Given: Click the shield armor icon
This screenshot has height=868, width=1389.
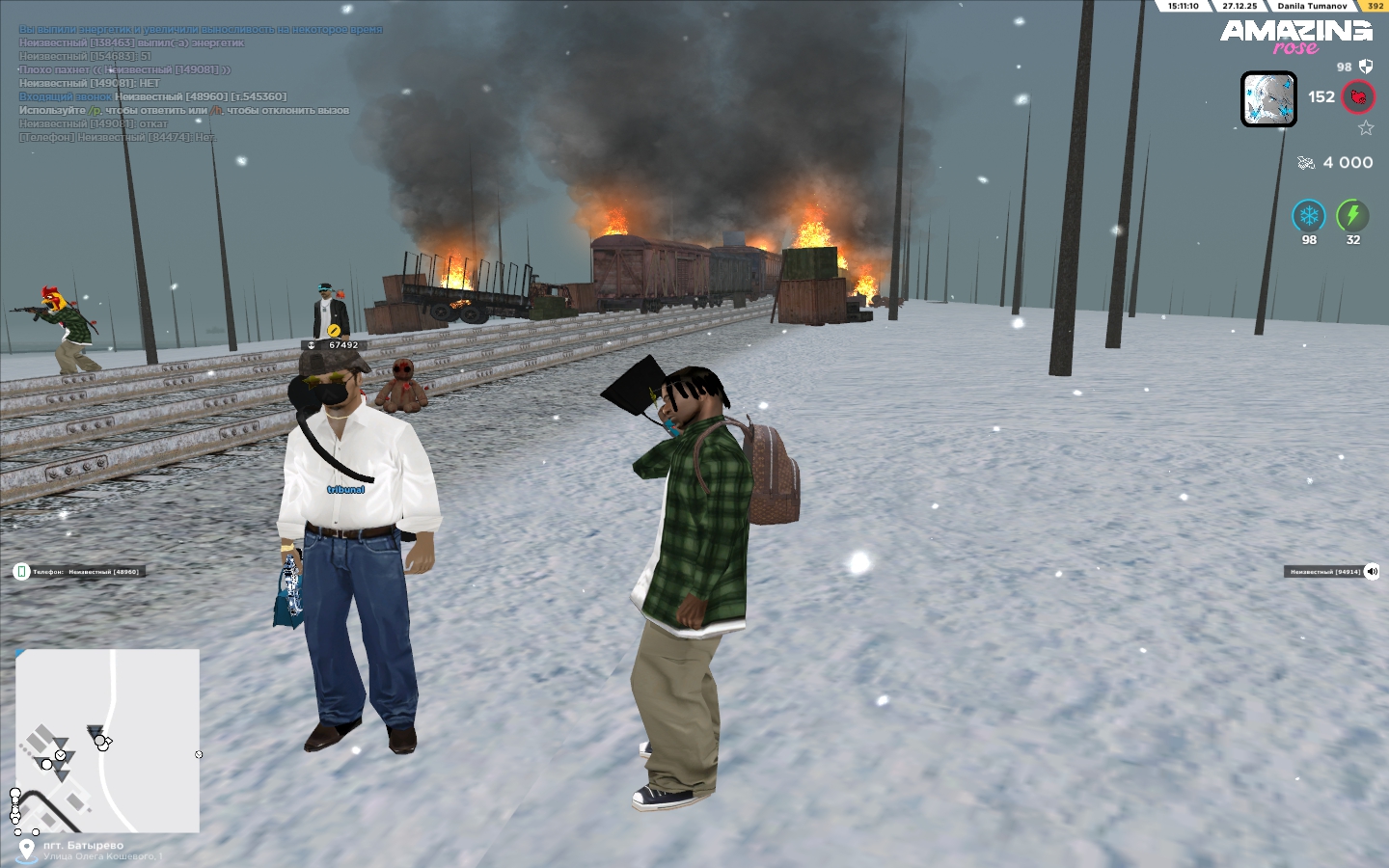Looking at the screenshot, I should (1366, 67).
